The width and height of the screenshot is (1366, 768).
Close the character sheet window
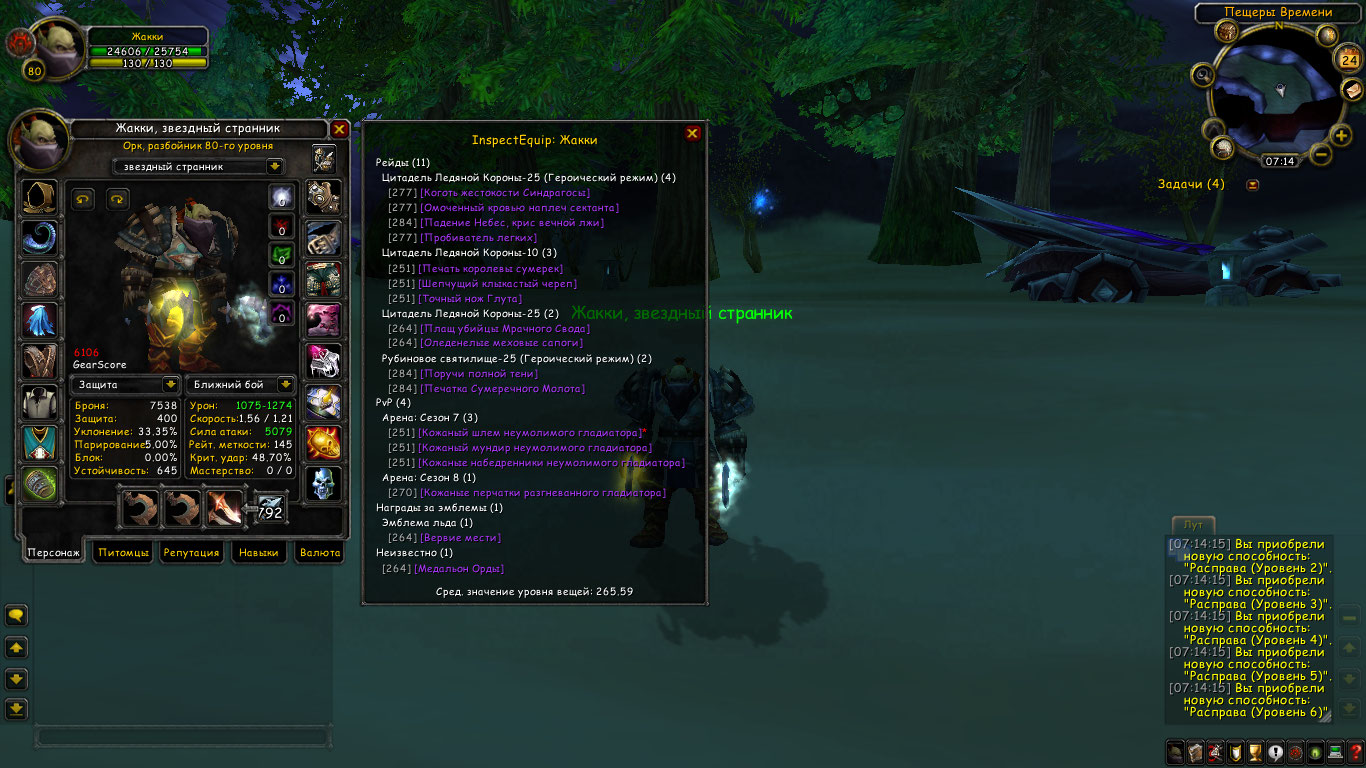pos(339,129)
